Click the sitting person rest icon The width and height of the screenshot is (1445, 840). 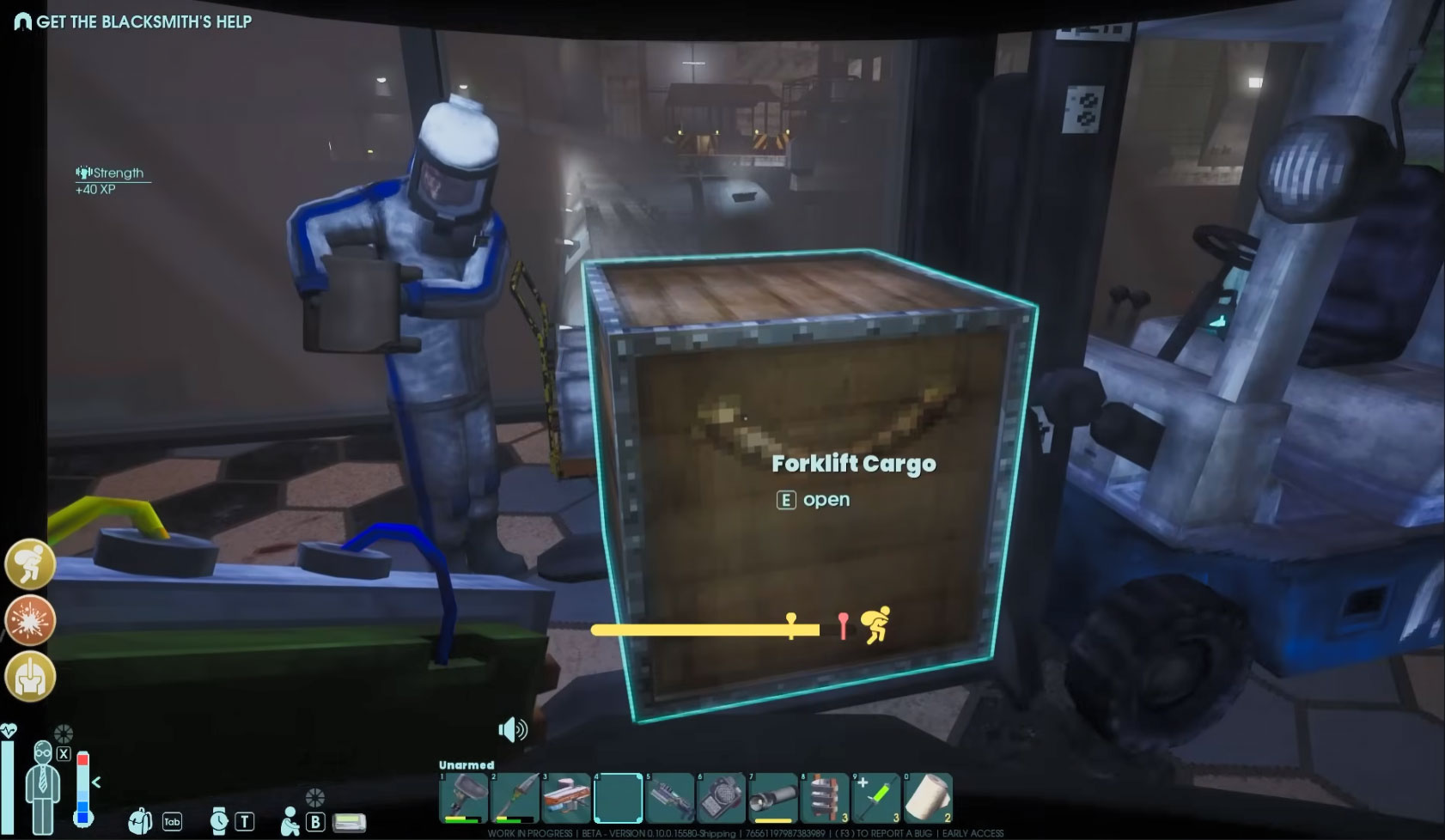[x=290, y=821]
